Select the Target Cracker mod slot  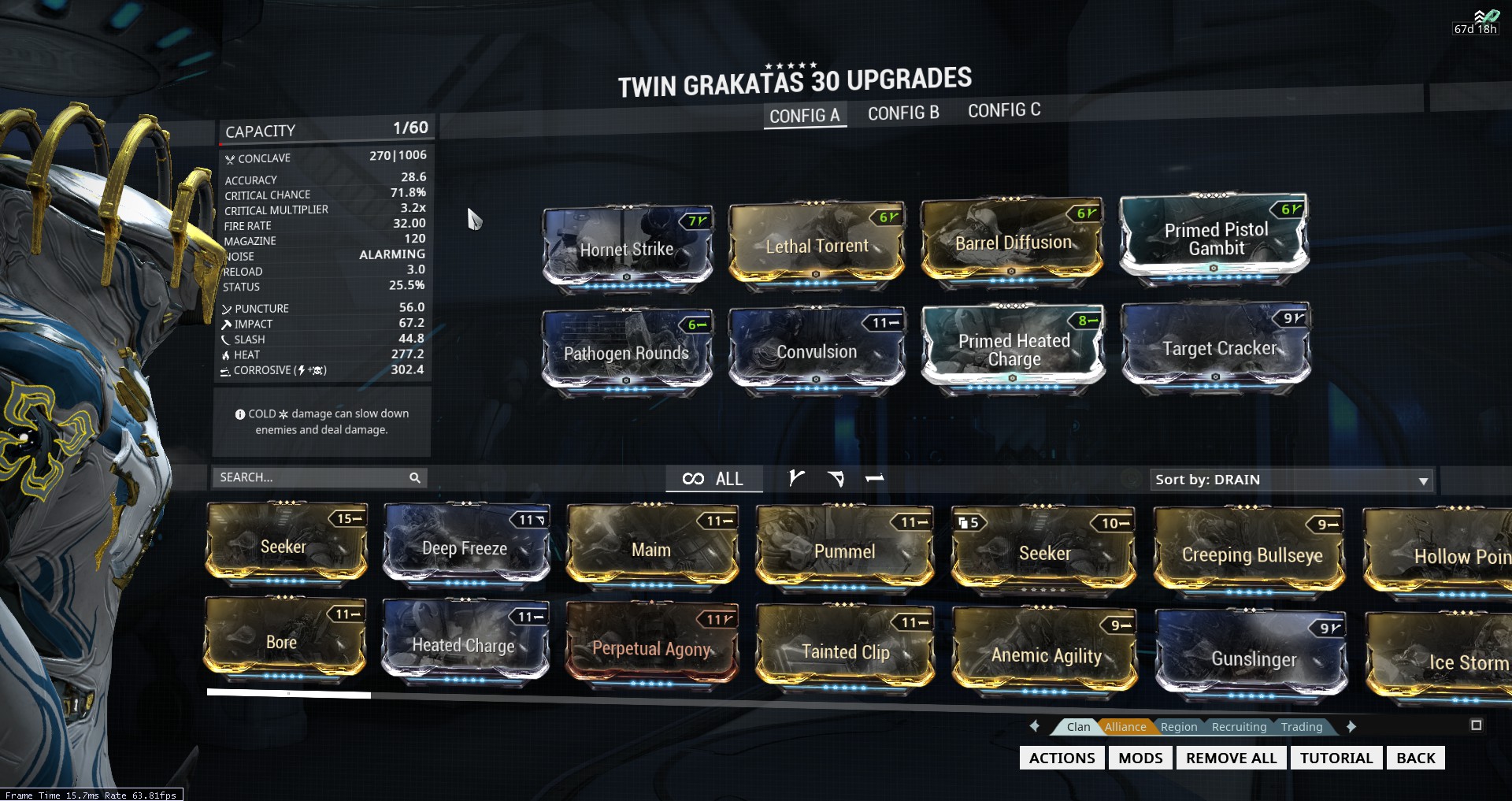click(x=1217, y=347)
